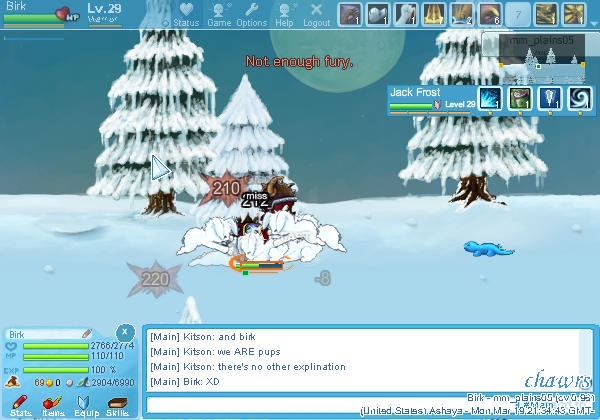
Task: Open the Skills book
Action: tap(117, 402)
